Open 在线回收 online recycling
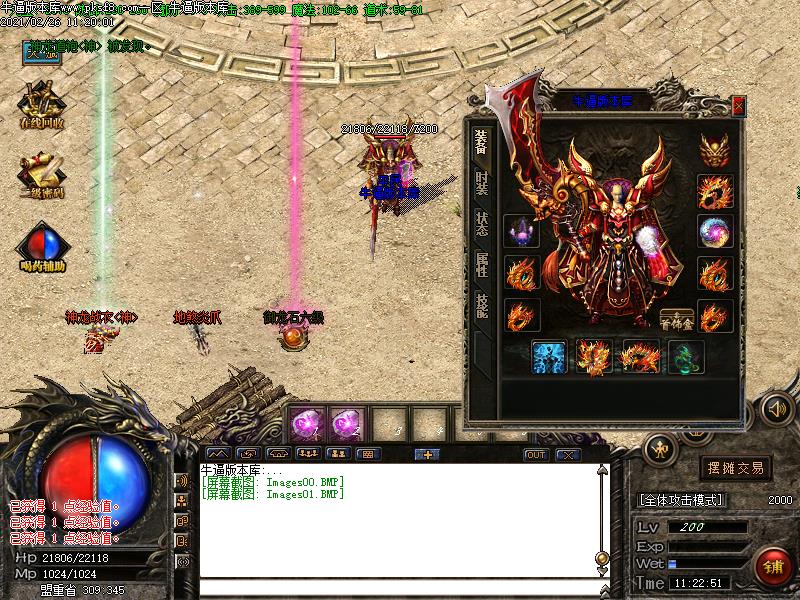 coord(41,103)
